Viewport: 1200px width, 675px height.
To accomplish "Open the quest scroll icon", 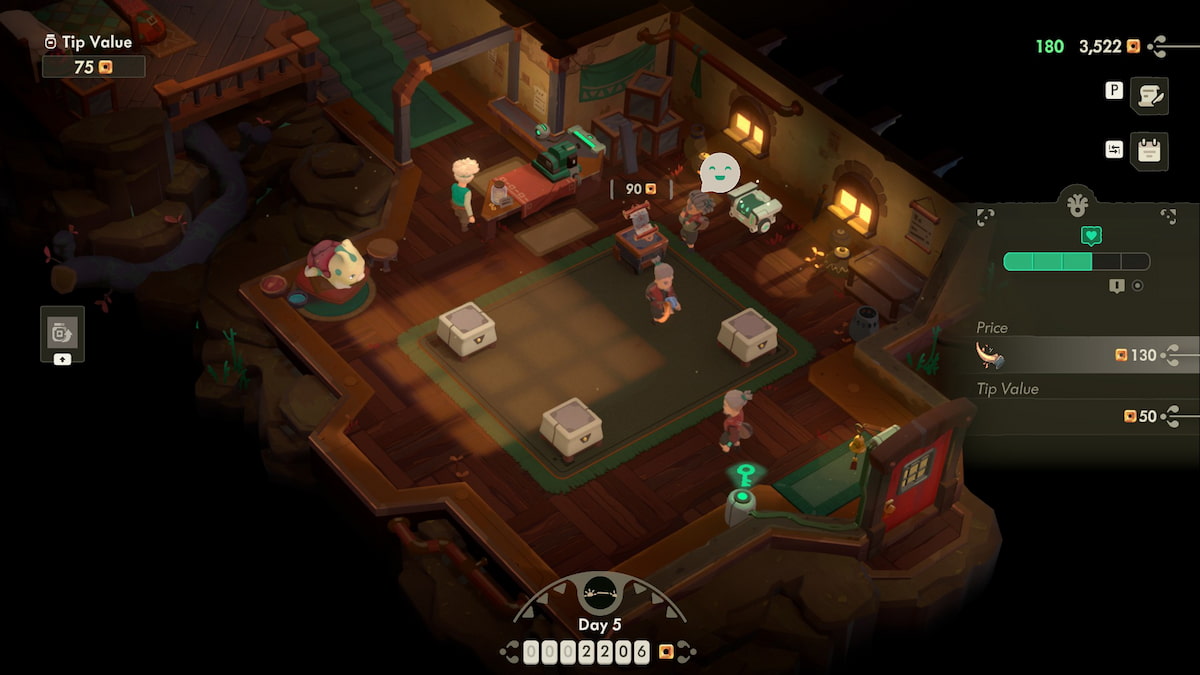I will pyautogui.click(x=1149, y=95).
